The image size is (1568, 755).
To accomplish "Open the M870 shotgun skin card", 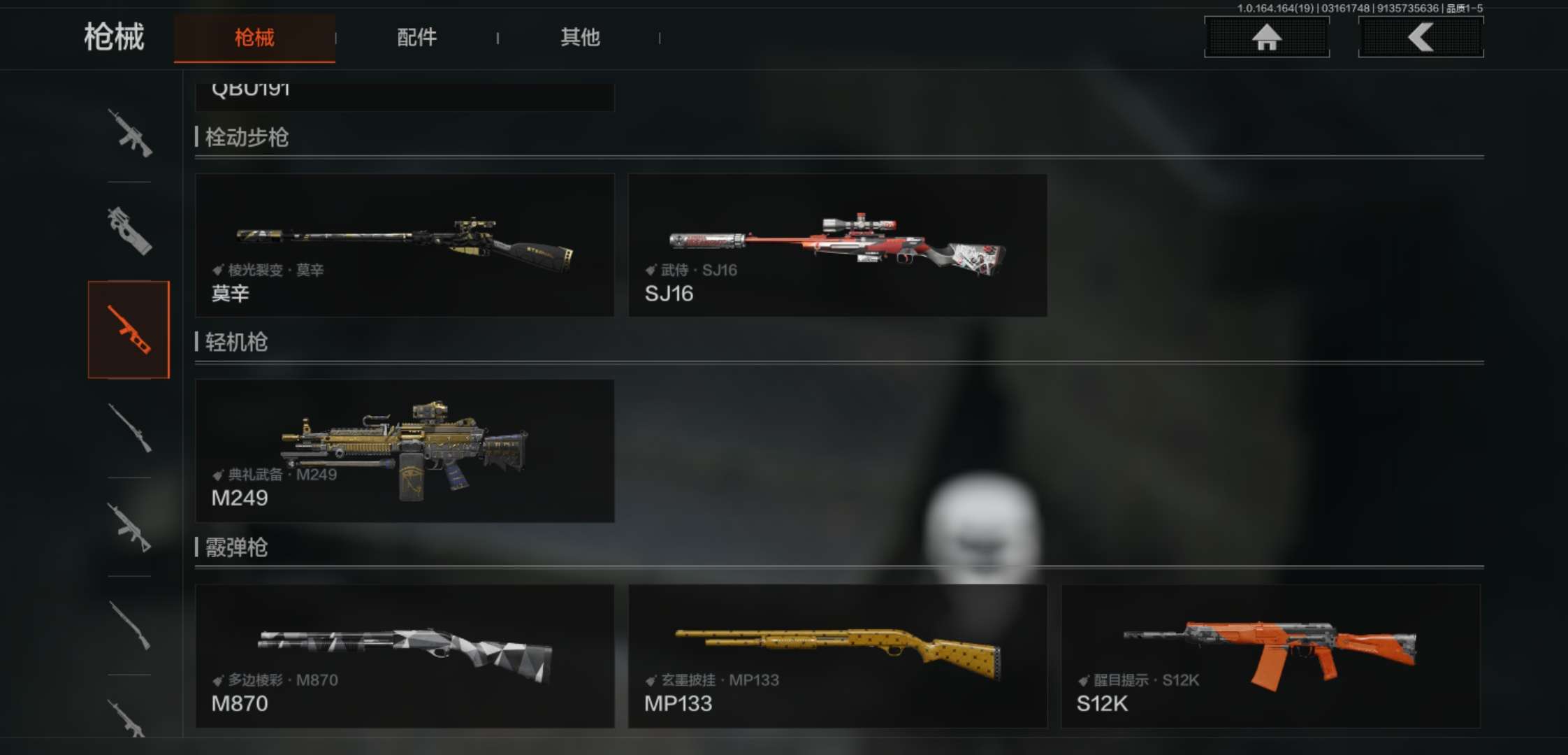I will (x=405, y=656).
